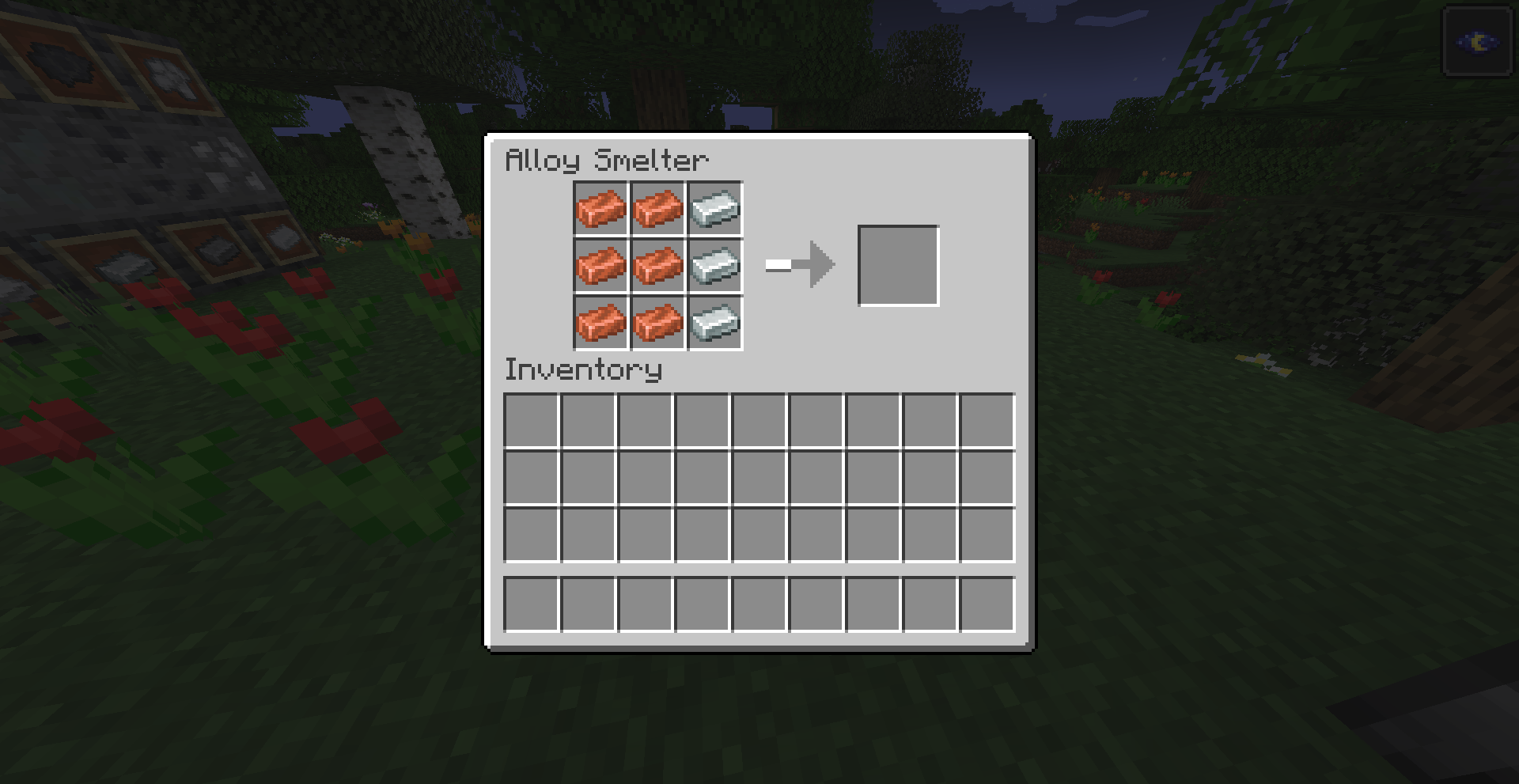This screenshot has height=784, width=1519.
Task: Click the first hotbar slot
Action: pos(532,604)
